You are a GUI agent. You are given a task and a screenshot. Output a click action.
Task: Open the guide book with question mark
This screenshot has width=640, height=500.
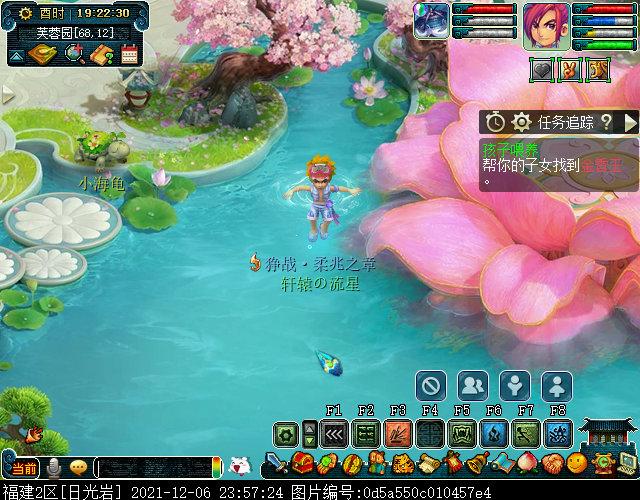[x=100, y=54]
